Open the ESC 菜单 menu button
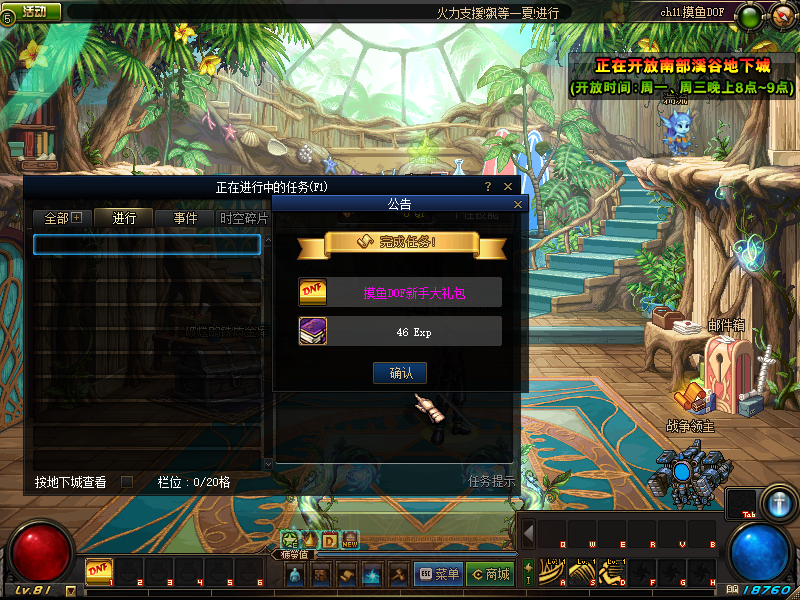 coord(438,574)
